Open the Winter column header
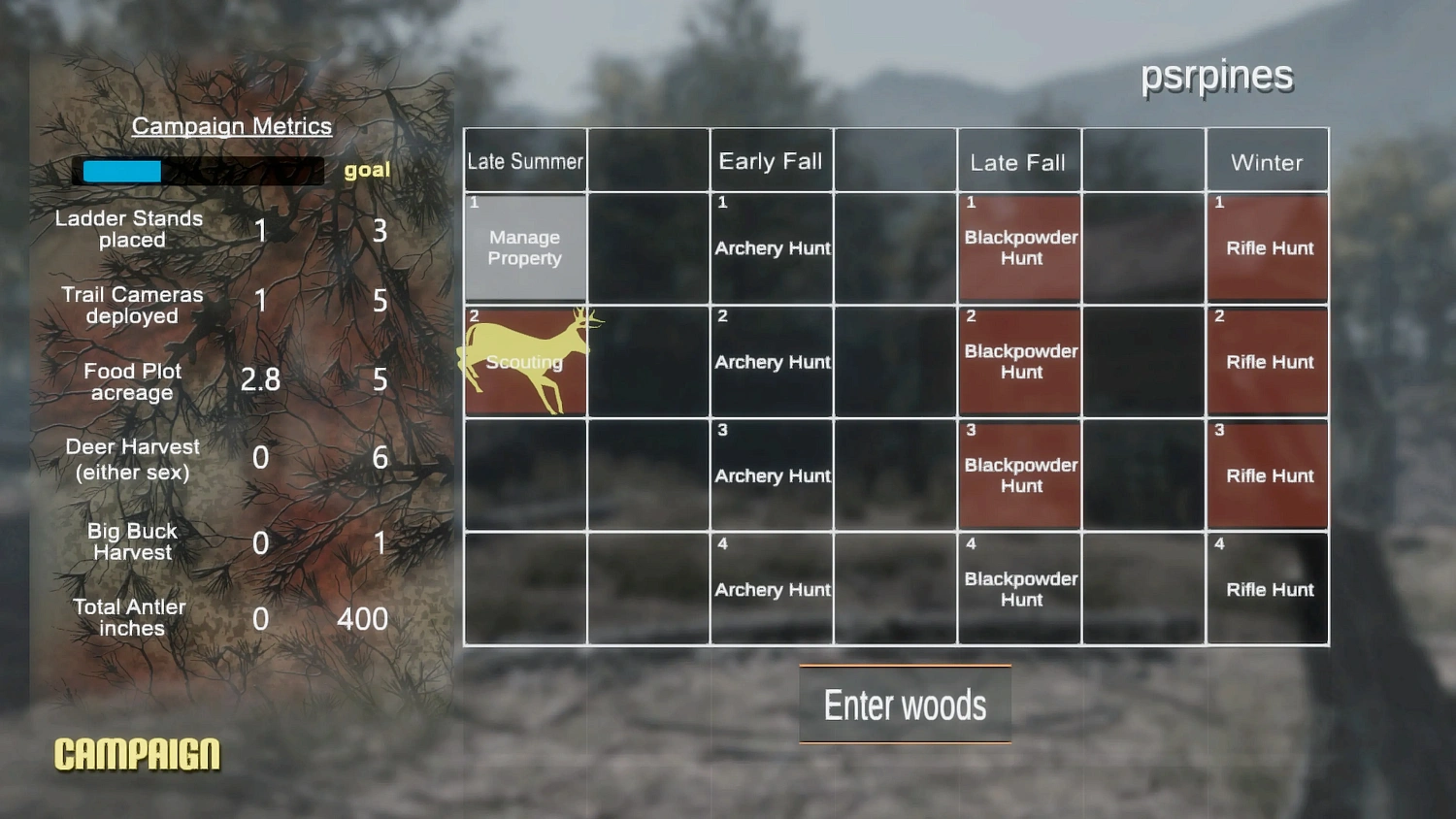This screenshot has height=819, width=1456. (x=1267, y=161)
